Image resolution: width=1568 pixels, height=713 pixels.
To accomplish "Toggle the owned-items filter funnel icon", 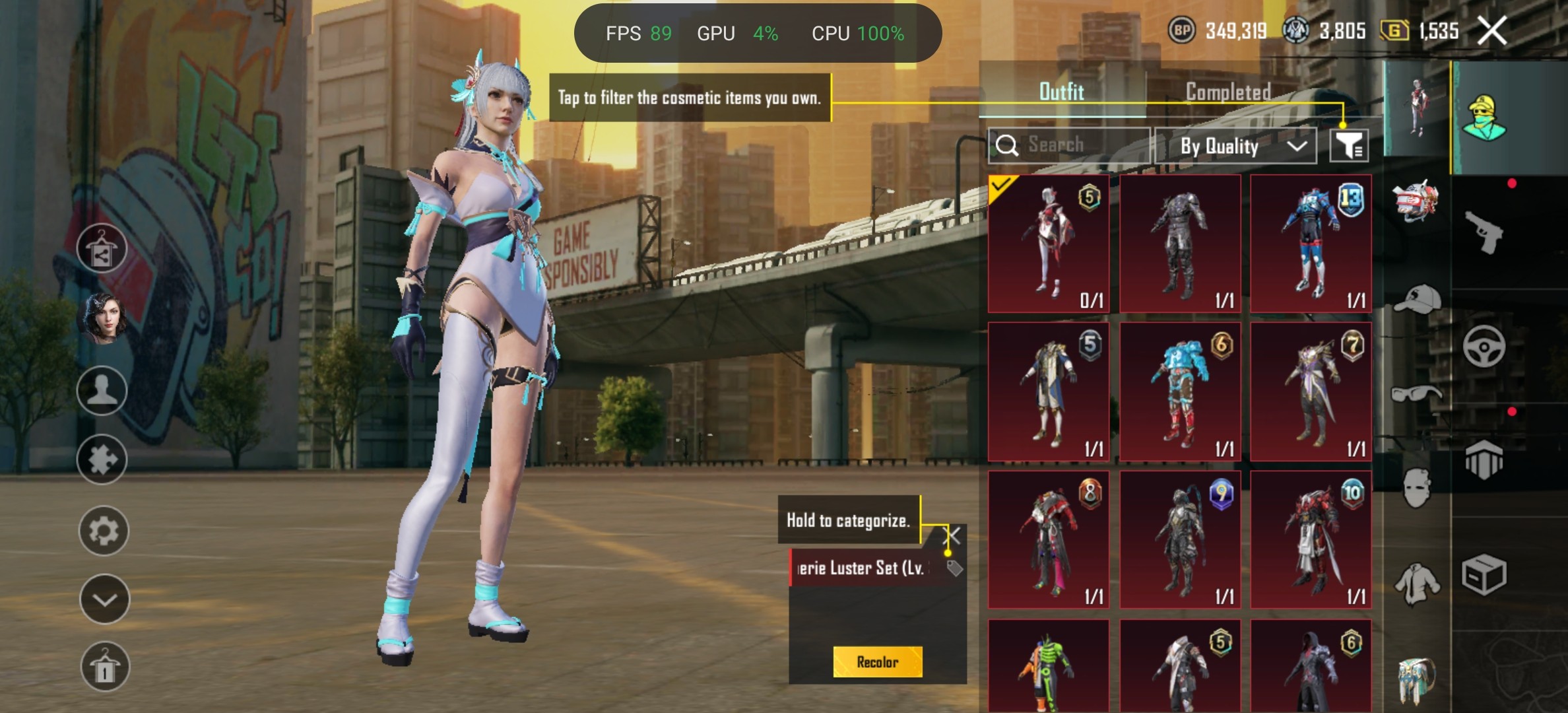I will click(x=1348, y=145).
